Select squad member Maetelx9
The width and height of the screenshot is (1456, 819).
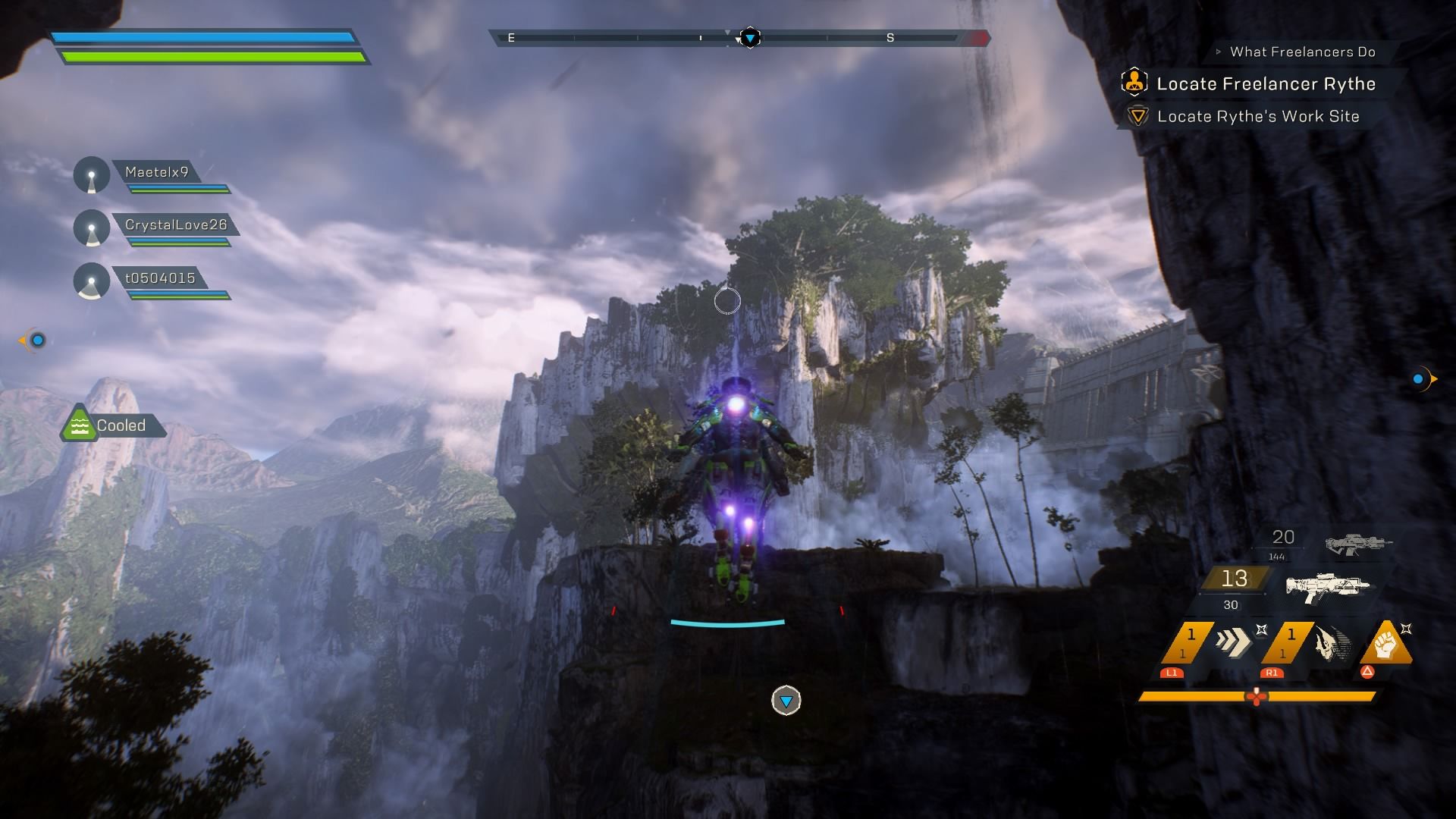coord(156,173)
